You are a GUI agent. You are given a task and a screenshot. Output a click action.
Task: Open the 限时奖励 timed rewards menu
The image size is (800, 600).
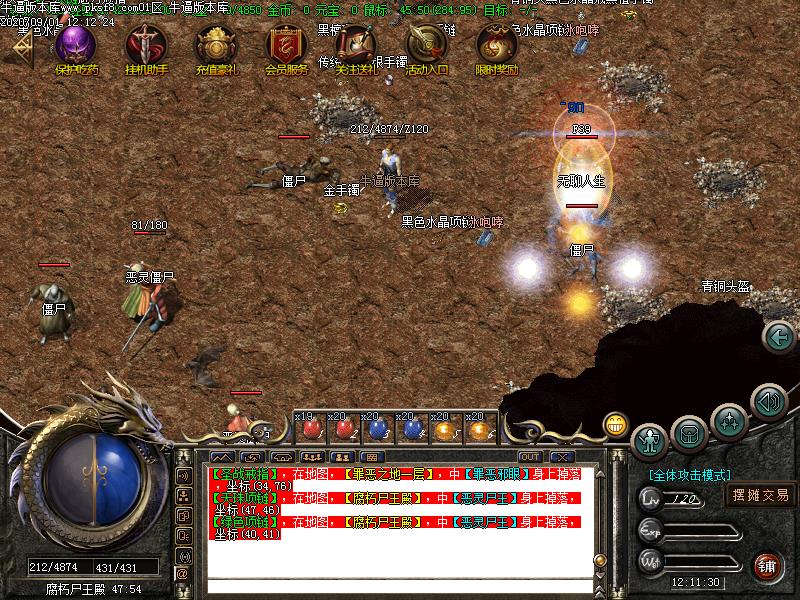coord(497,47)
